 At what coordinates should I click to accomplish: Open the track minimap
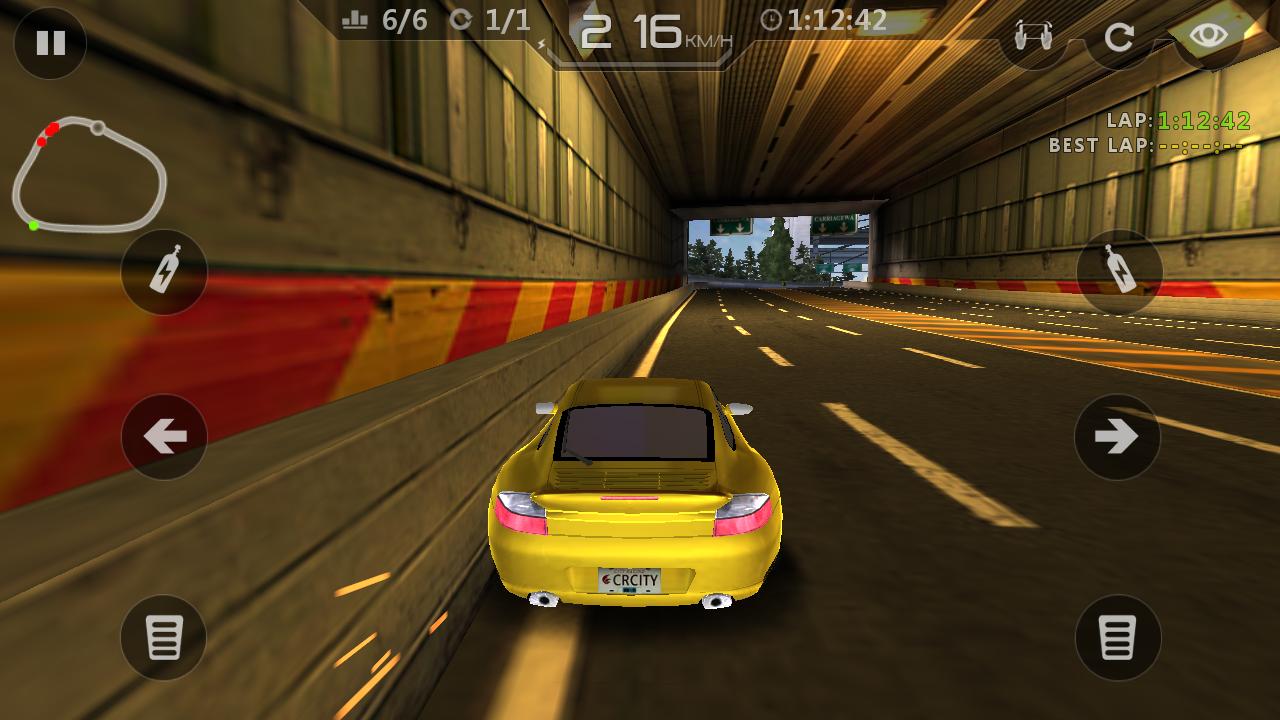tap(90, 170)
